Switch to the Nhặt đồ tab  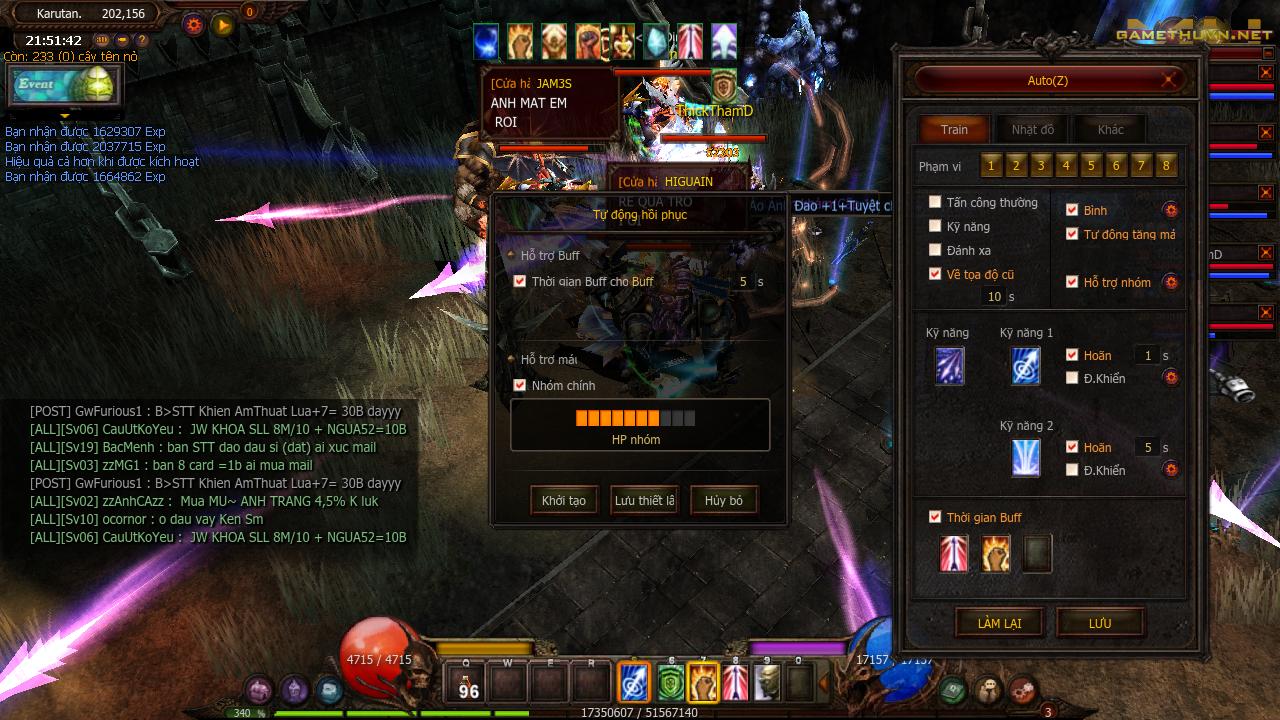(x=1032, y=130)
